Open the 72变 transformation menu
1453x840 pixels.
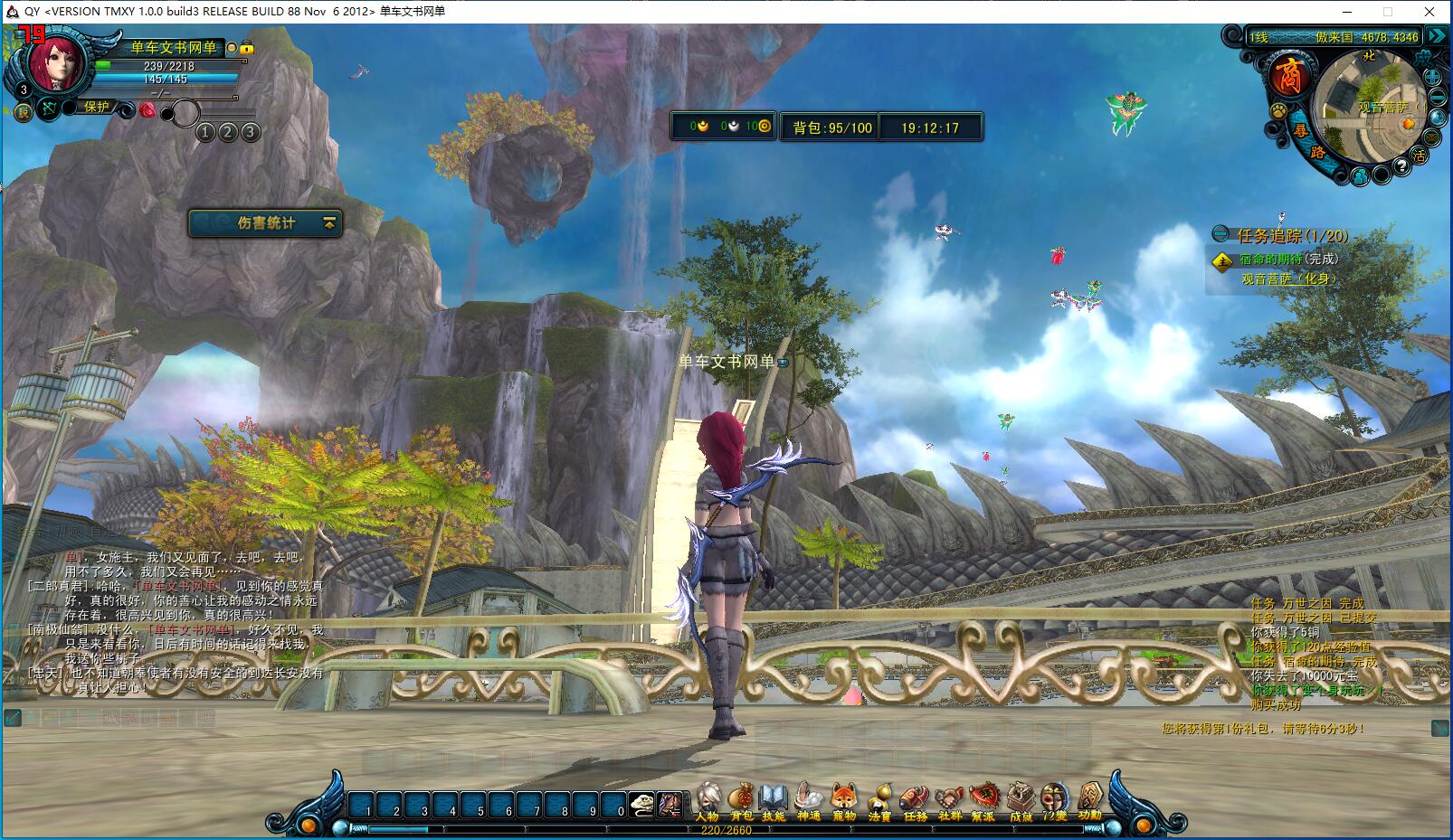pyautogui.click(x=1054, y=801)
